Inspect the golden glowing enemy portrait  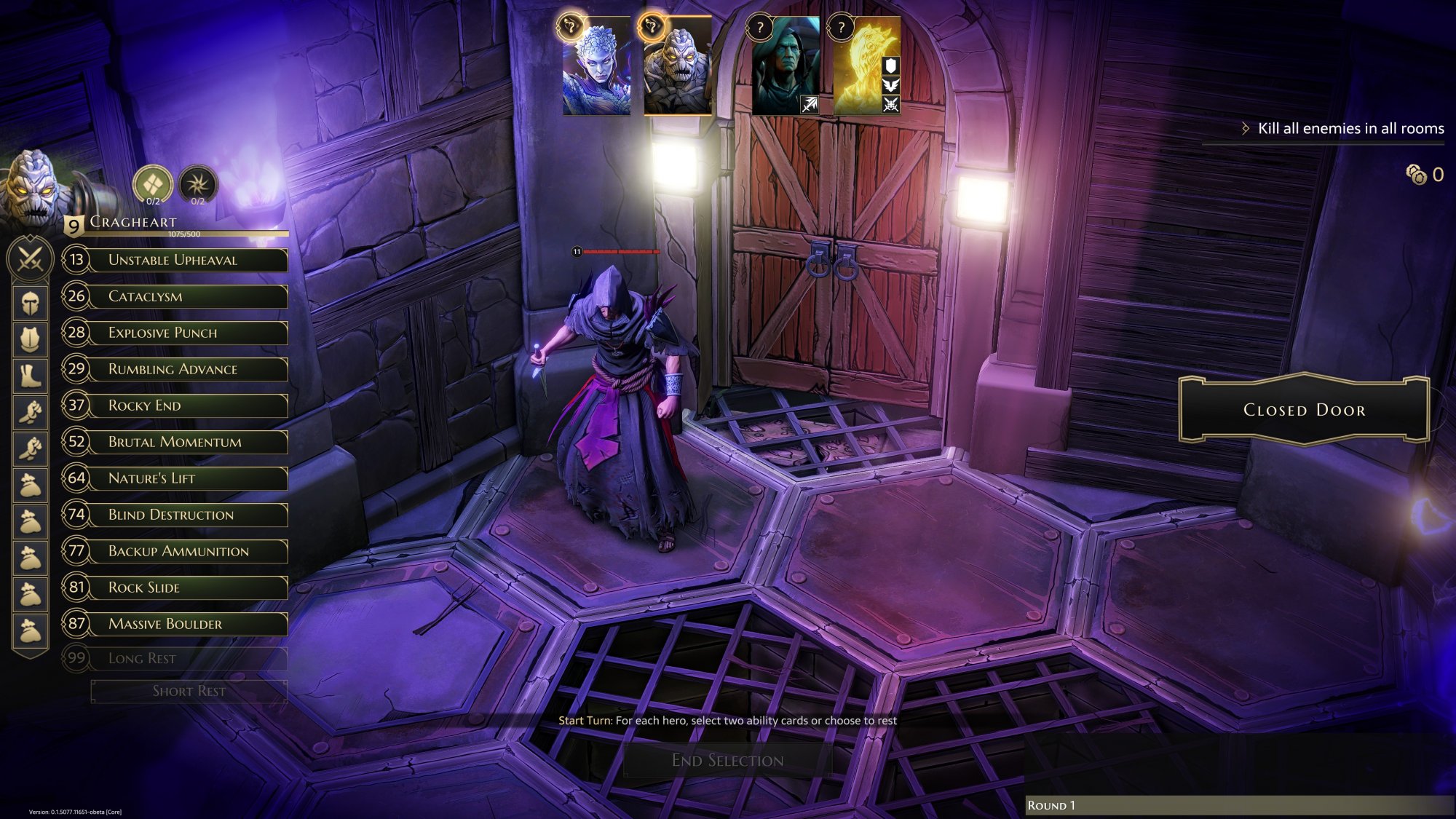(866, 67)
